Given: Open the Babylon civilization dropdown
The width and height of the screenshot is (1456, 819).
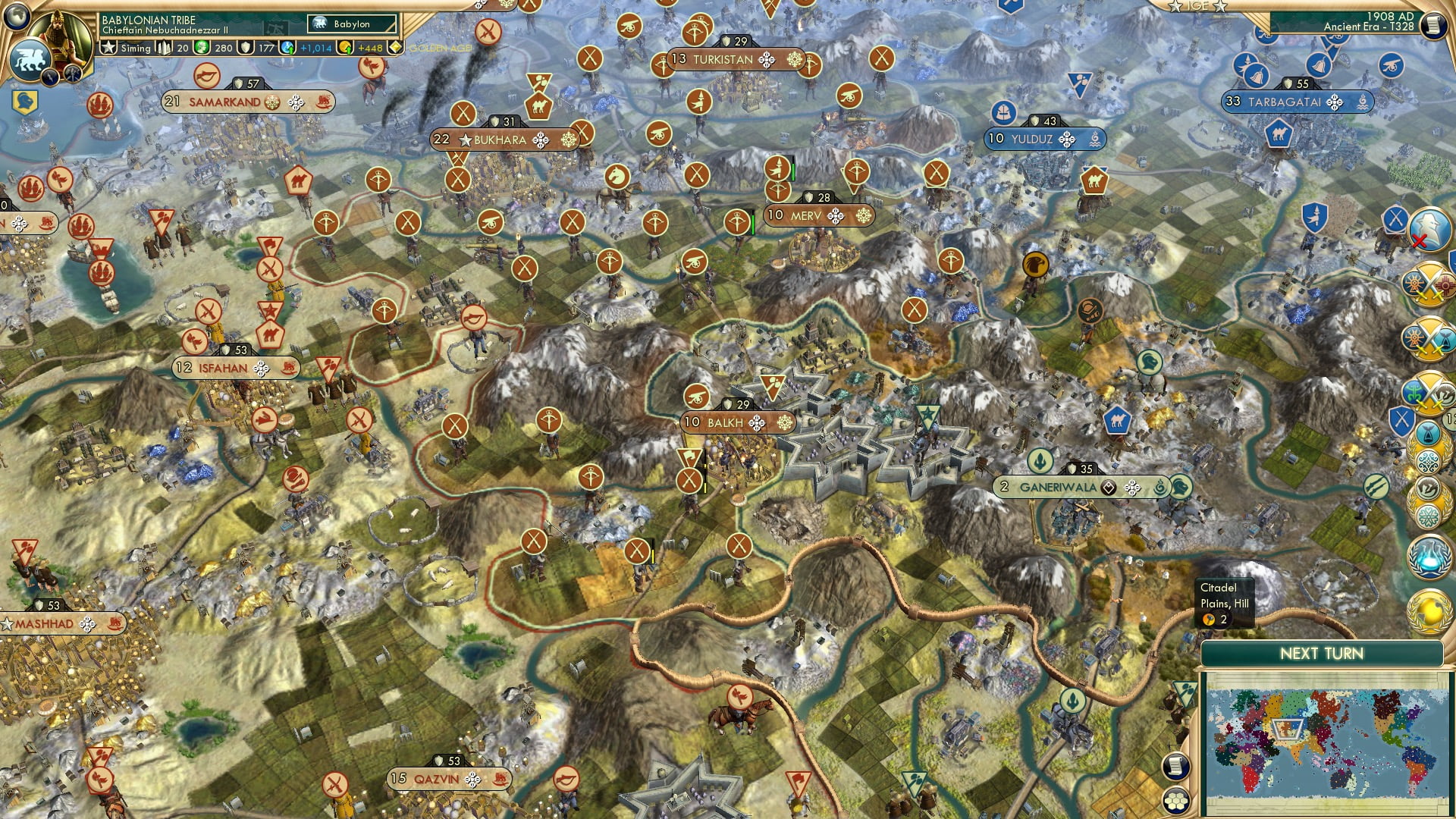Looking at the screenshot, I should click(x=350, y=24).
